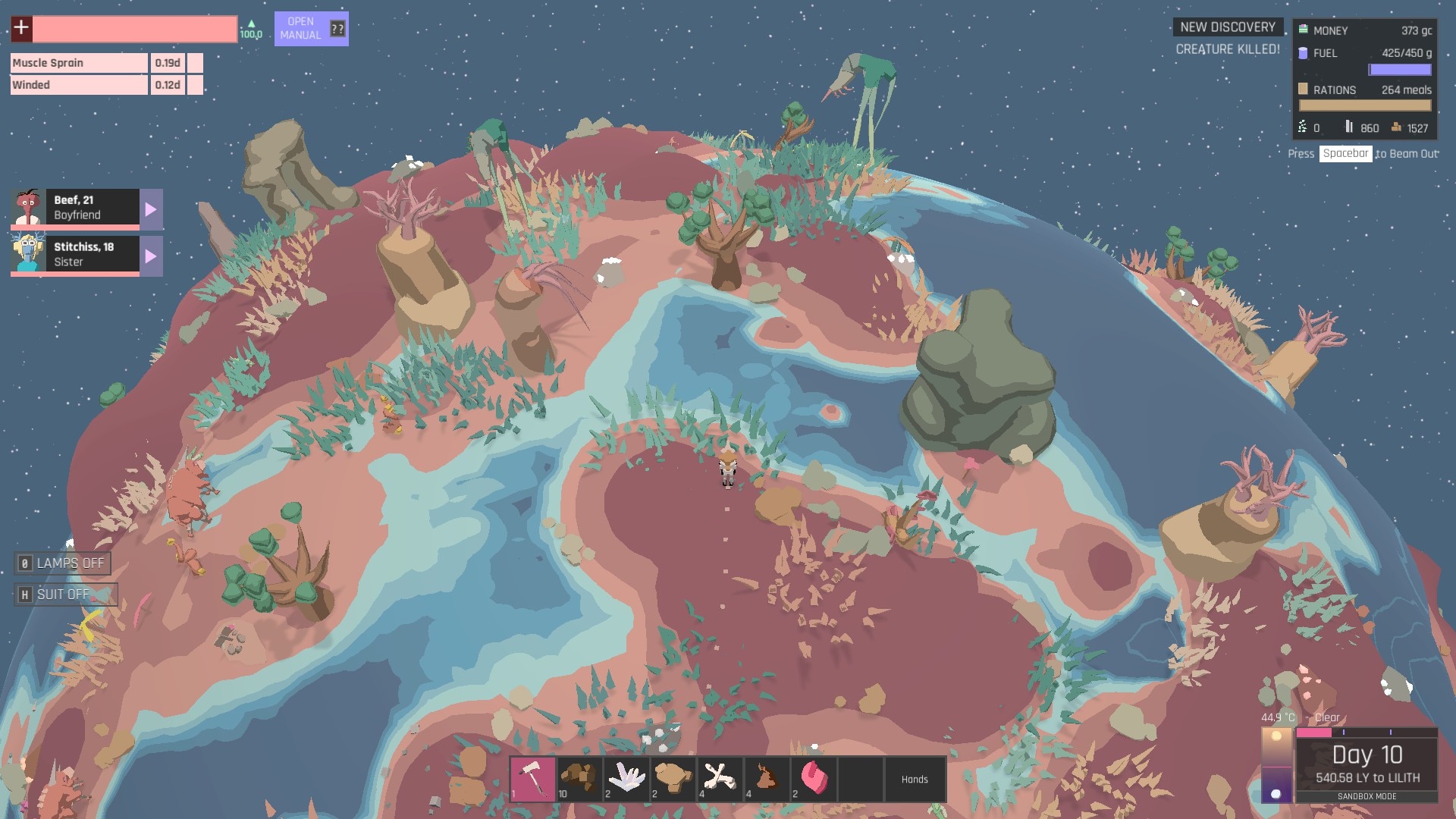Pick the tan hide chunk slot
The width and height of the screenshot is (1456, 819).
(x=673, y=779)
